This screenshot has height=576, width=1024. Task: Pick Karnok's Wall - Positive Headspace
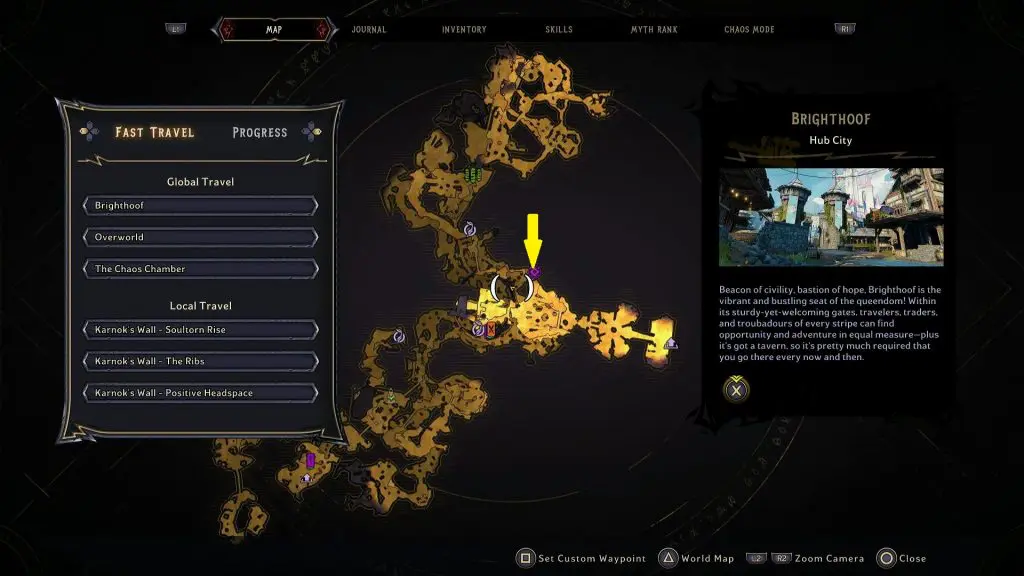[201, 393]
